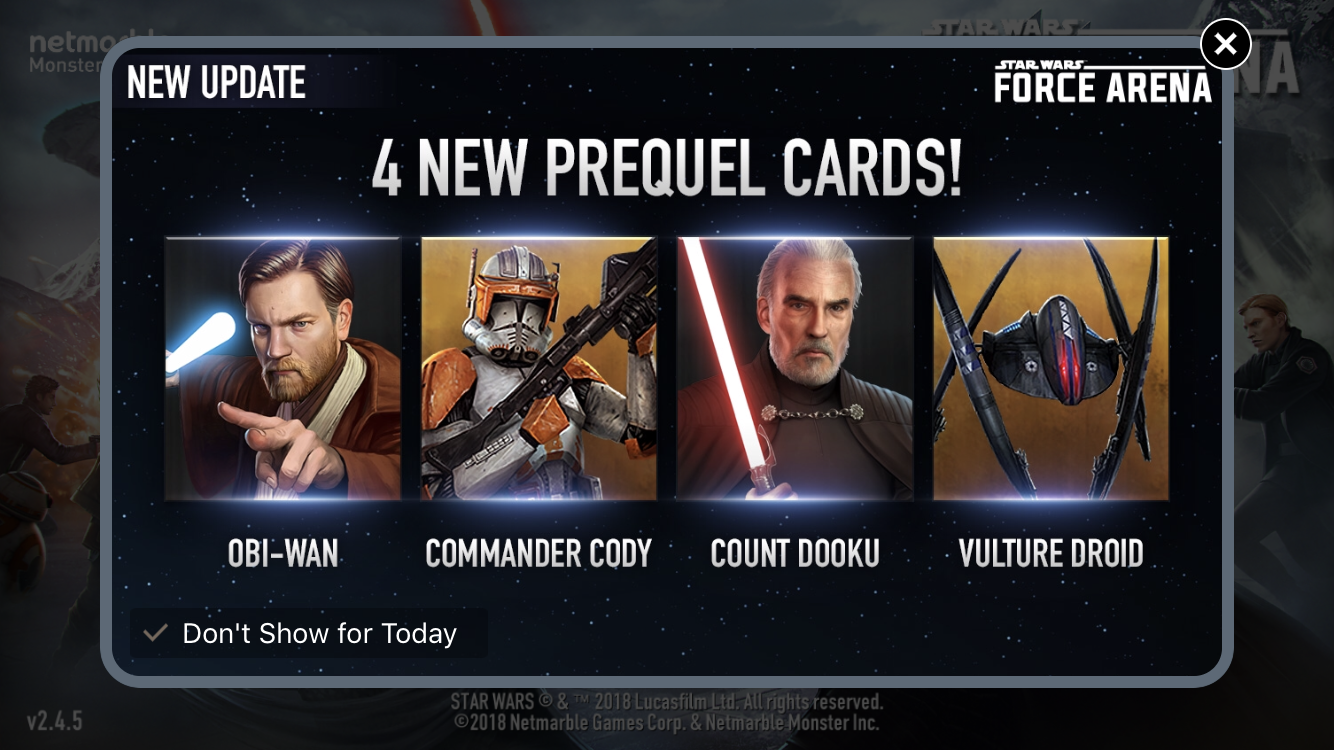
Task: Click the NEW UPDATE header
Action: pos(216,83)
